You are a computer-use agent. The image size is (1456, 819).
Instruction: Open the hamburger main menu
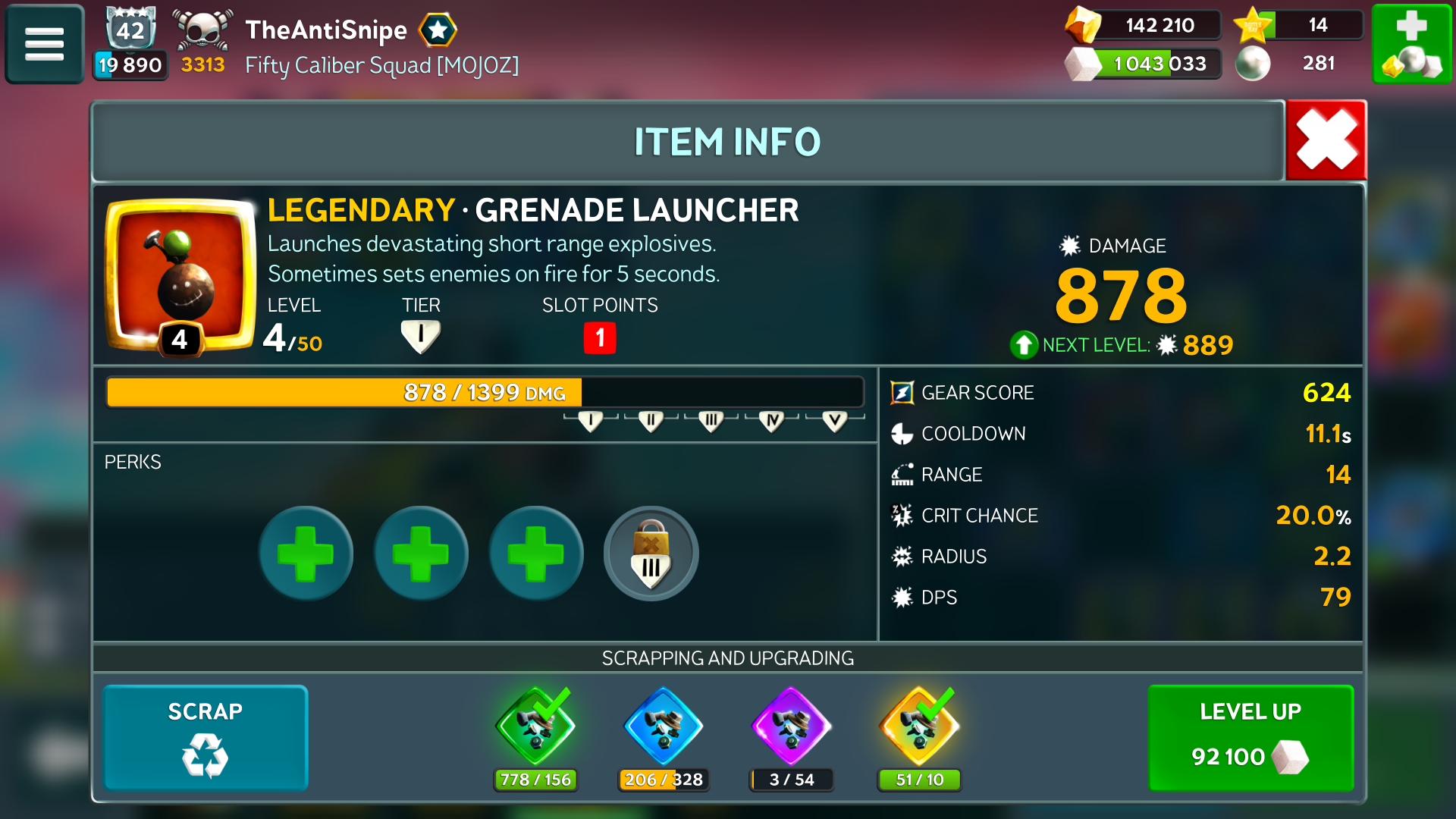tap(44, 43)
